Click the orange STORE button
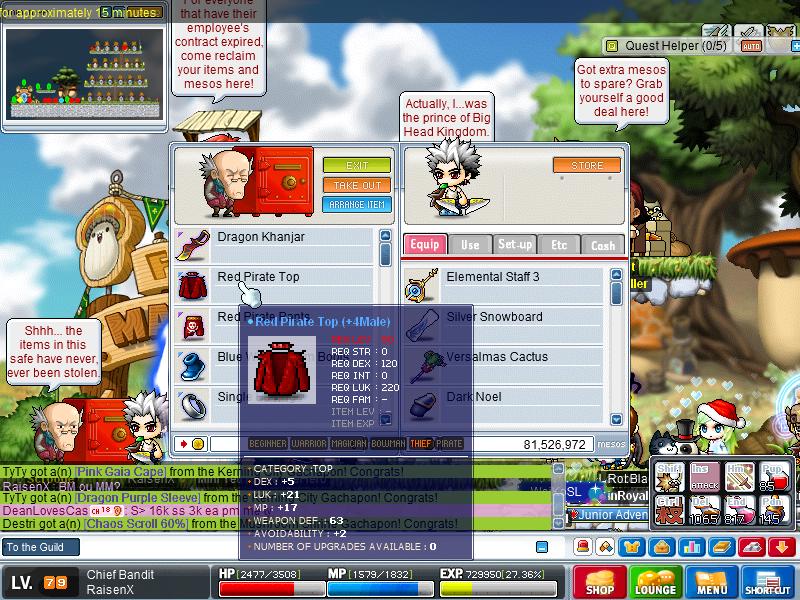Viewport: 800px width, 600px height. click(x=587, y=165)
